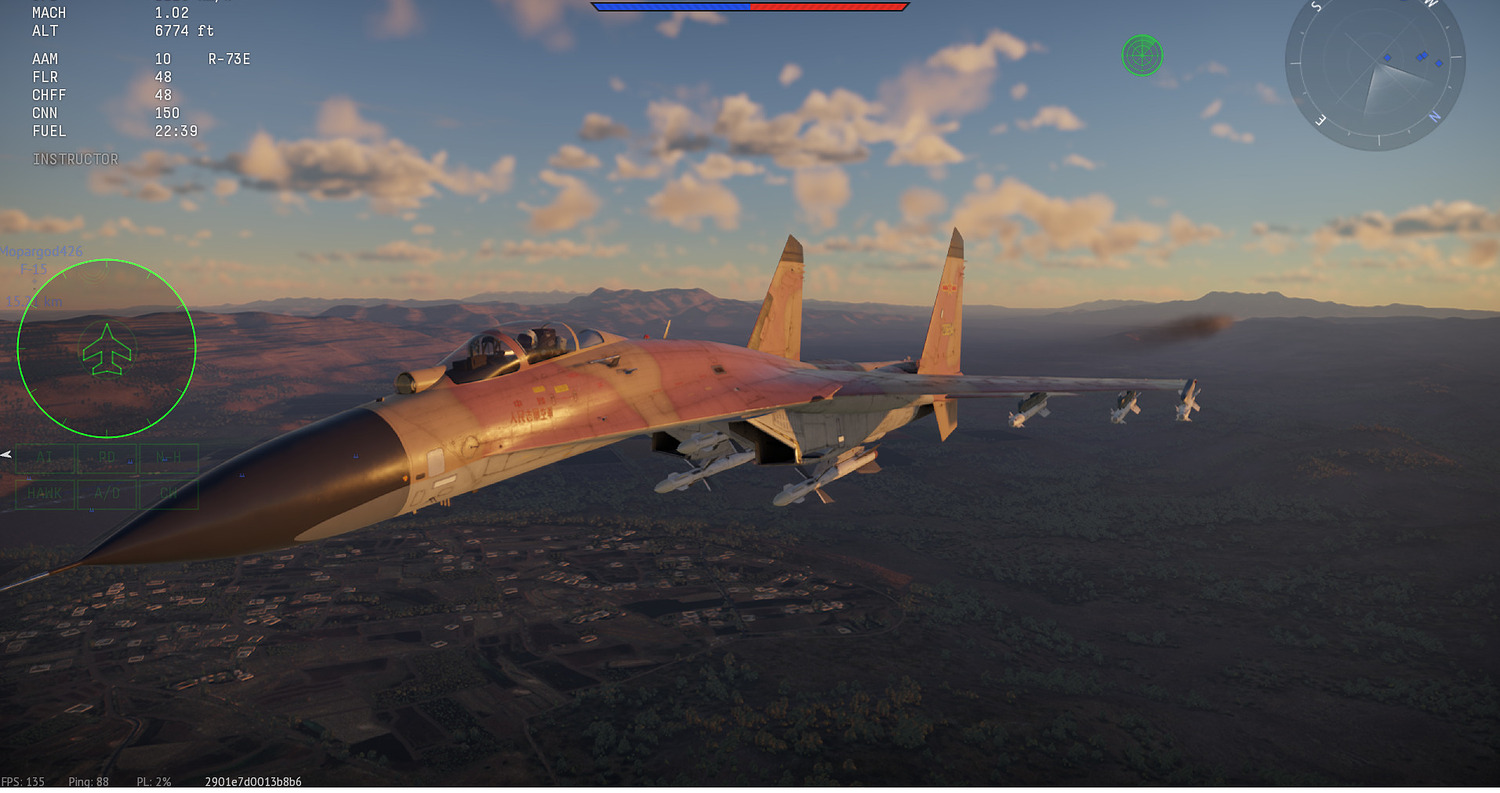Click the Mopargod426 target name label
This screenshot has height=793, width=1500.
click(x=43, y=250)
